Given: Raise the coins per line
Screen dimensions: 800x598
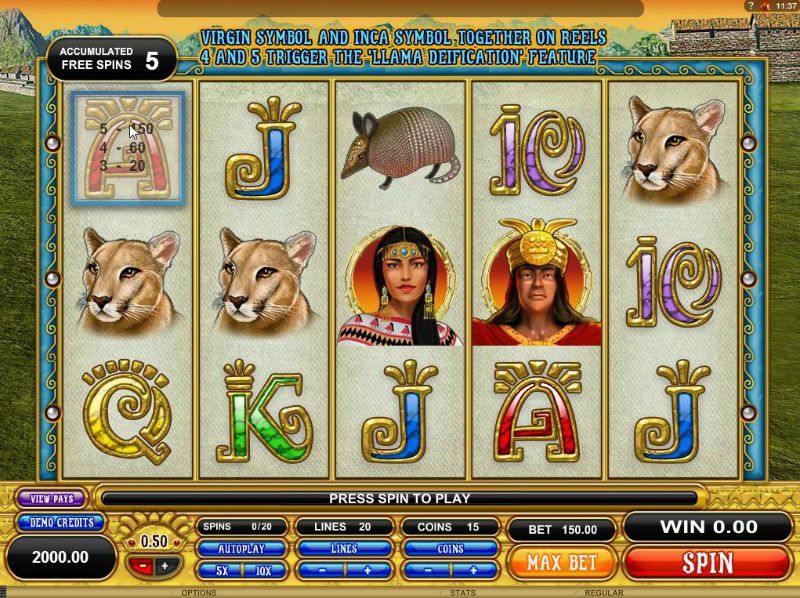Looking at the screenshot, I should (x=473, y=569).
